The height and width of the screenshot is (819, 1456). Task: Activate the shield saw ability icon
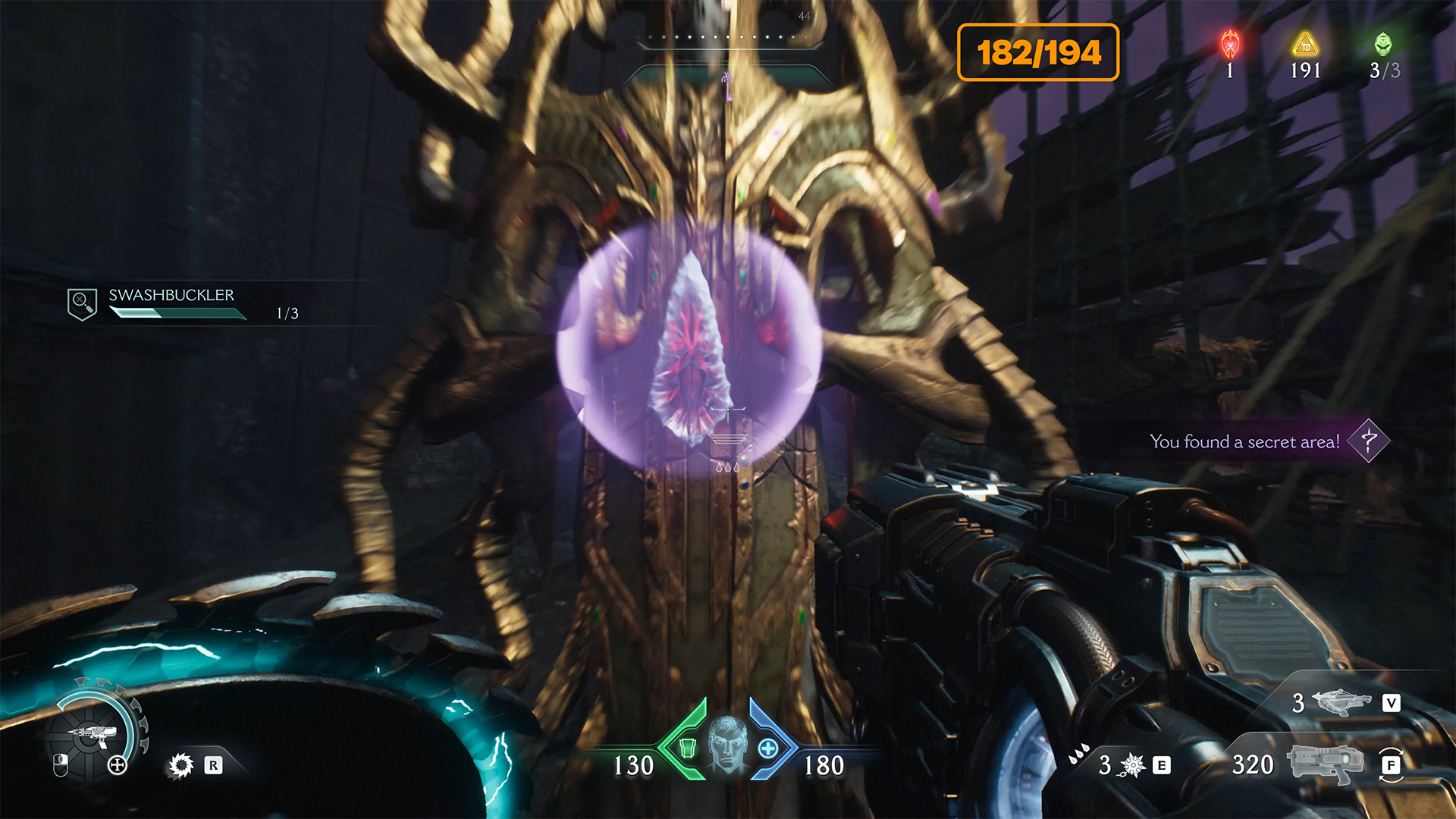pyautogui.click(x=181, y=765)
